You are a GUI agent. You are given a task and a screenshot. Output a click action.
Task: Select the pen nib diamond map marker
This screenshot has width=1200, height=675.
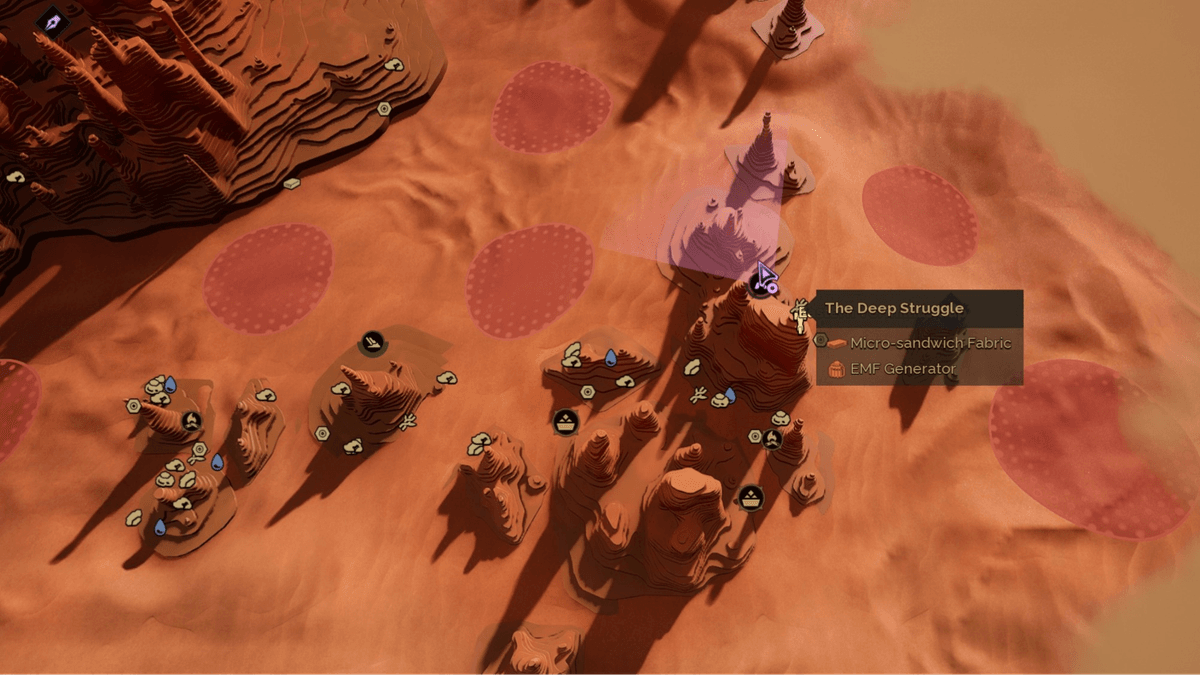[52, 22]
